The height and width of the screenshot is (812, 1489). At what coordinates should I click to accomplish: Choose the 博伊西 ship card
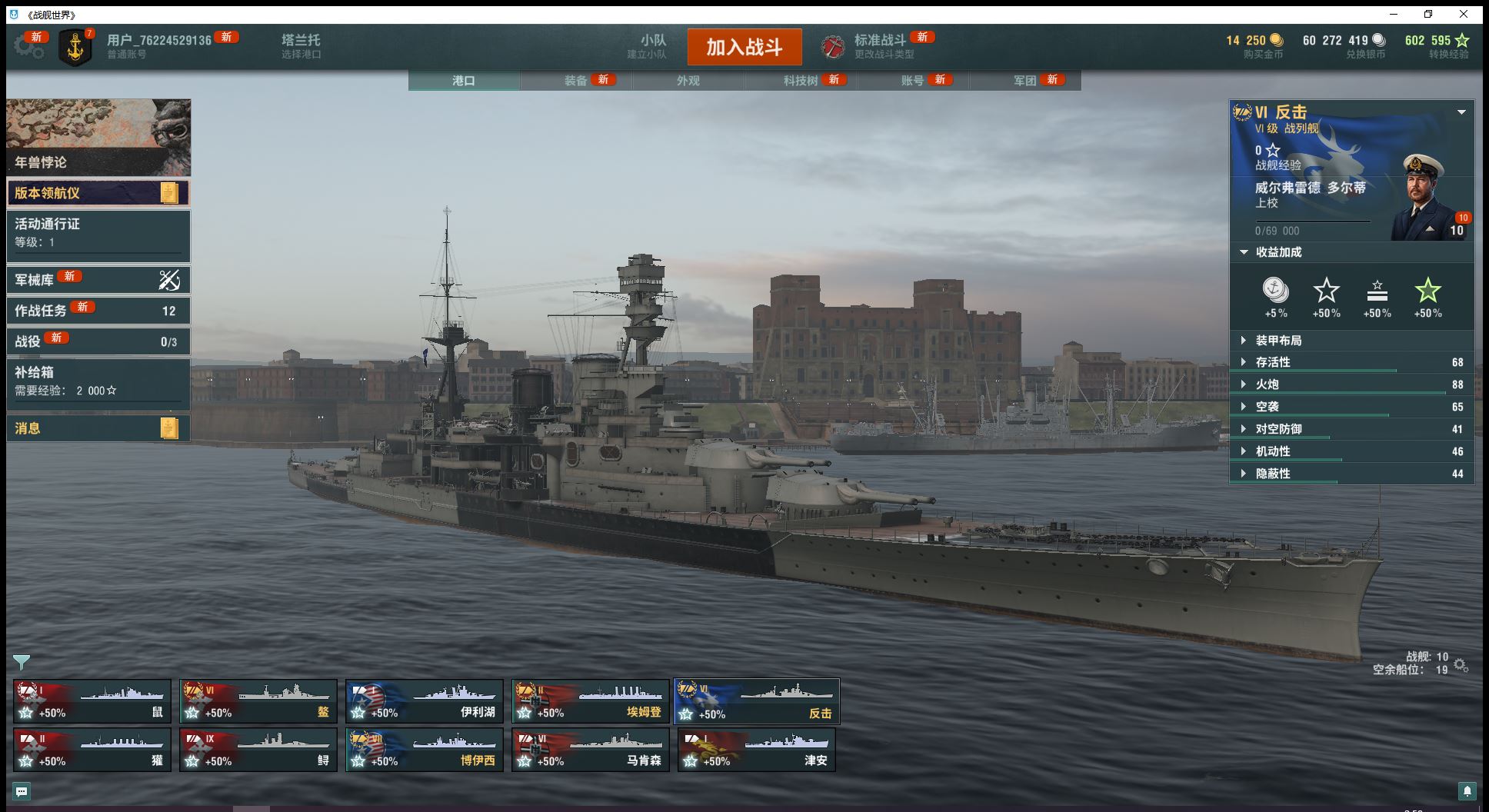(425, 750)
